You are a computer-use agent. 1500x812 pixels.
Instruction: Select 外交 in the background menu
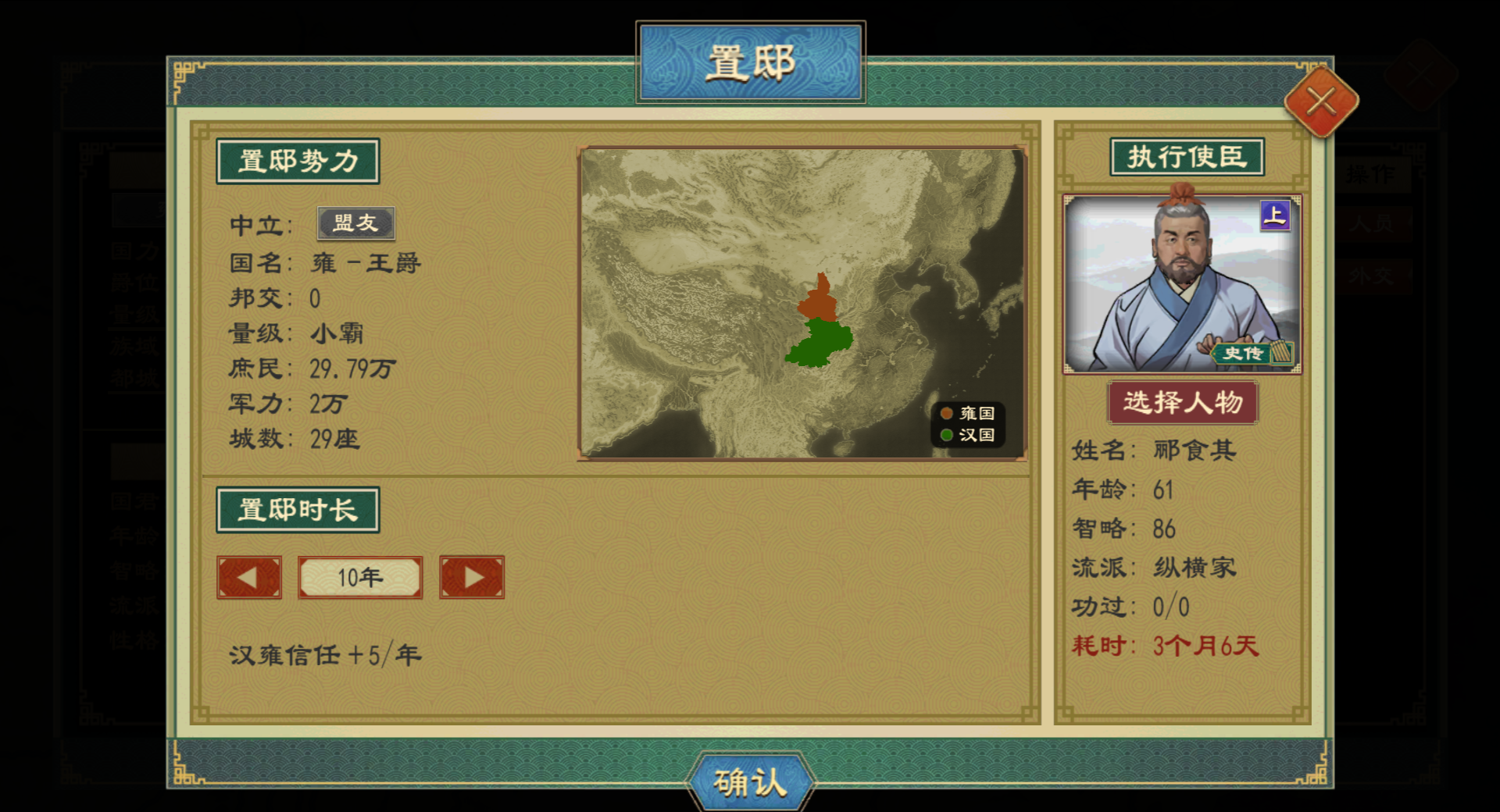[x=1371, y=277]
